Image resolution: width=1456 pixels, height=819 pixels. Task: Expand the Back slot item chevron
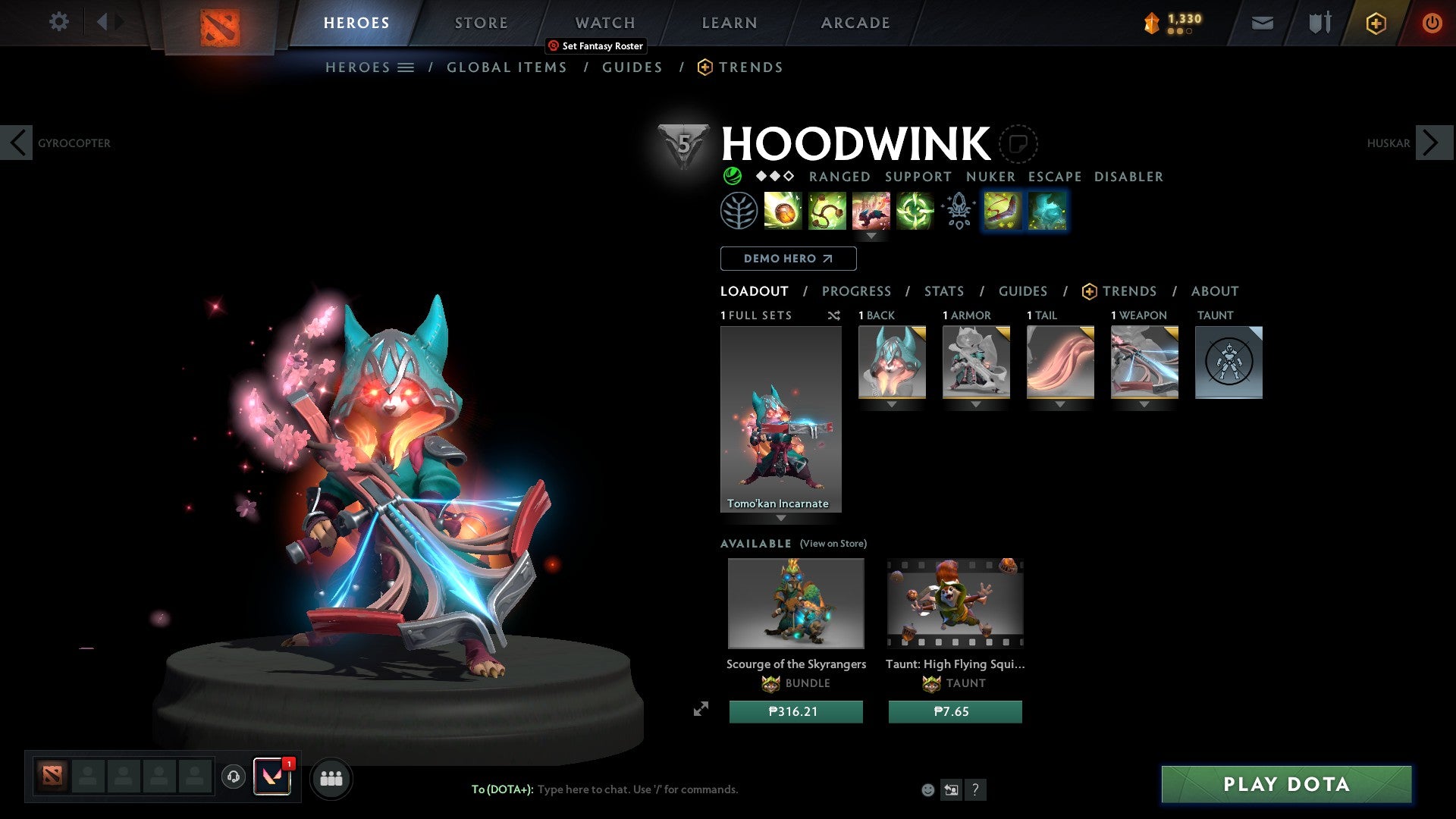892,404
